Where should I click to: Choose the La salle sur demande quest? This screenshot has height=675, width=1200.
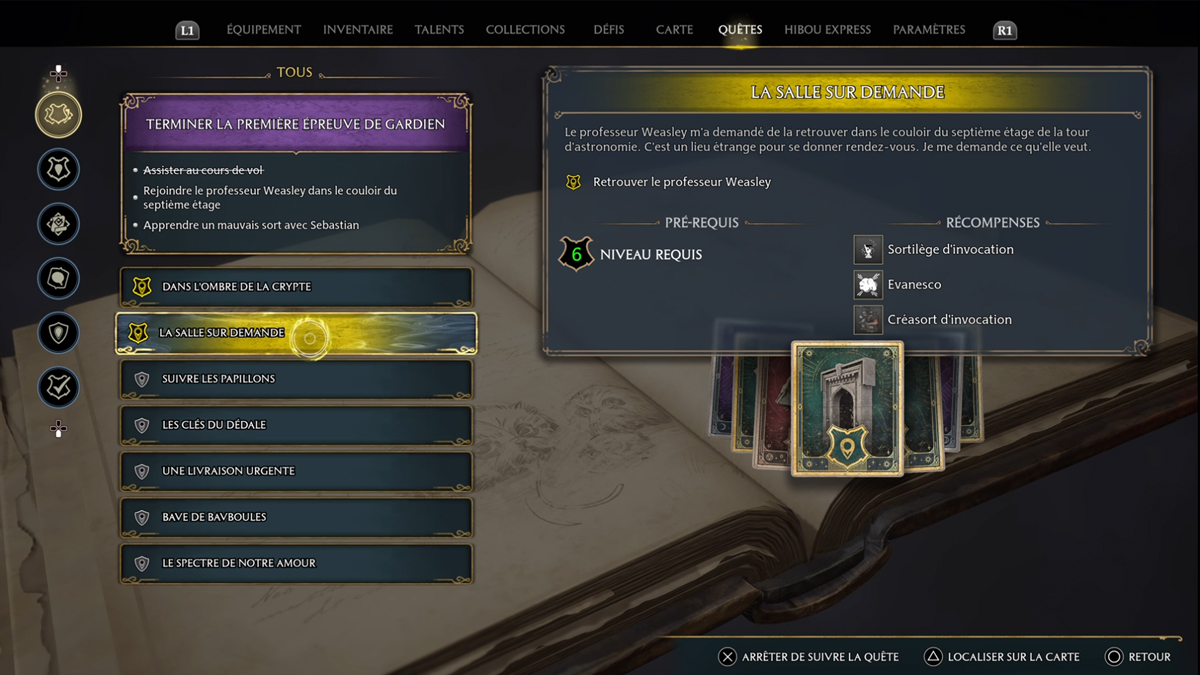pyautogui.click(x=297, y=333)
